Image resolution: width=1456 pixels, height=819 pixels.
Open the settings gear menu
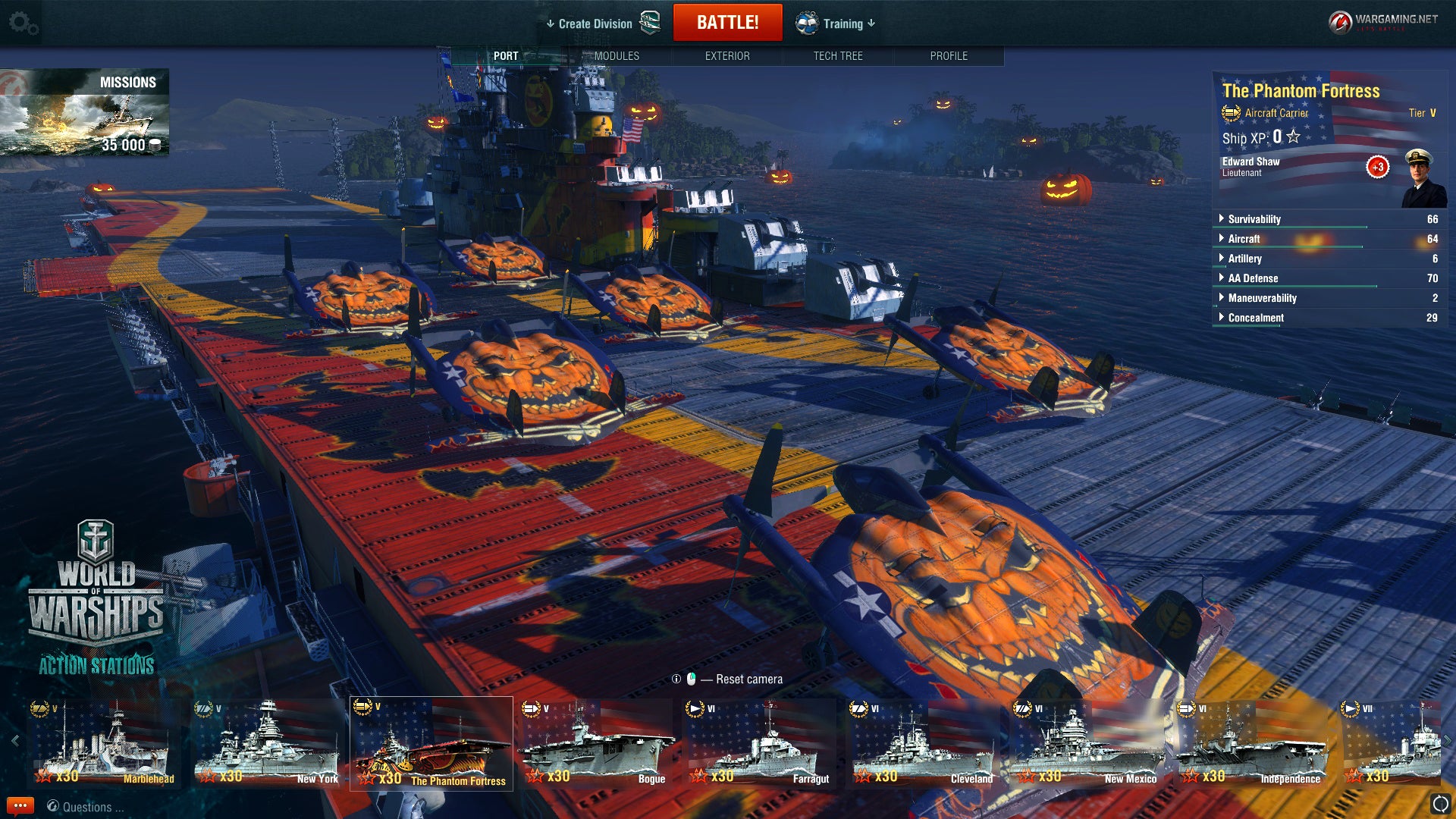pyautogui.click(x=23, y=23)
